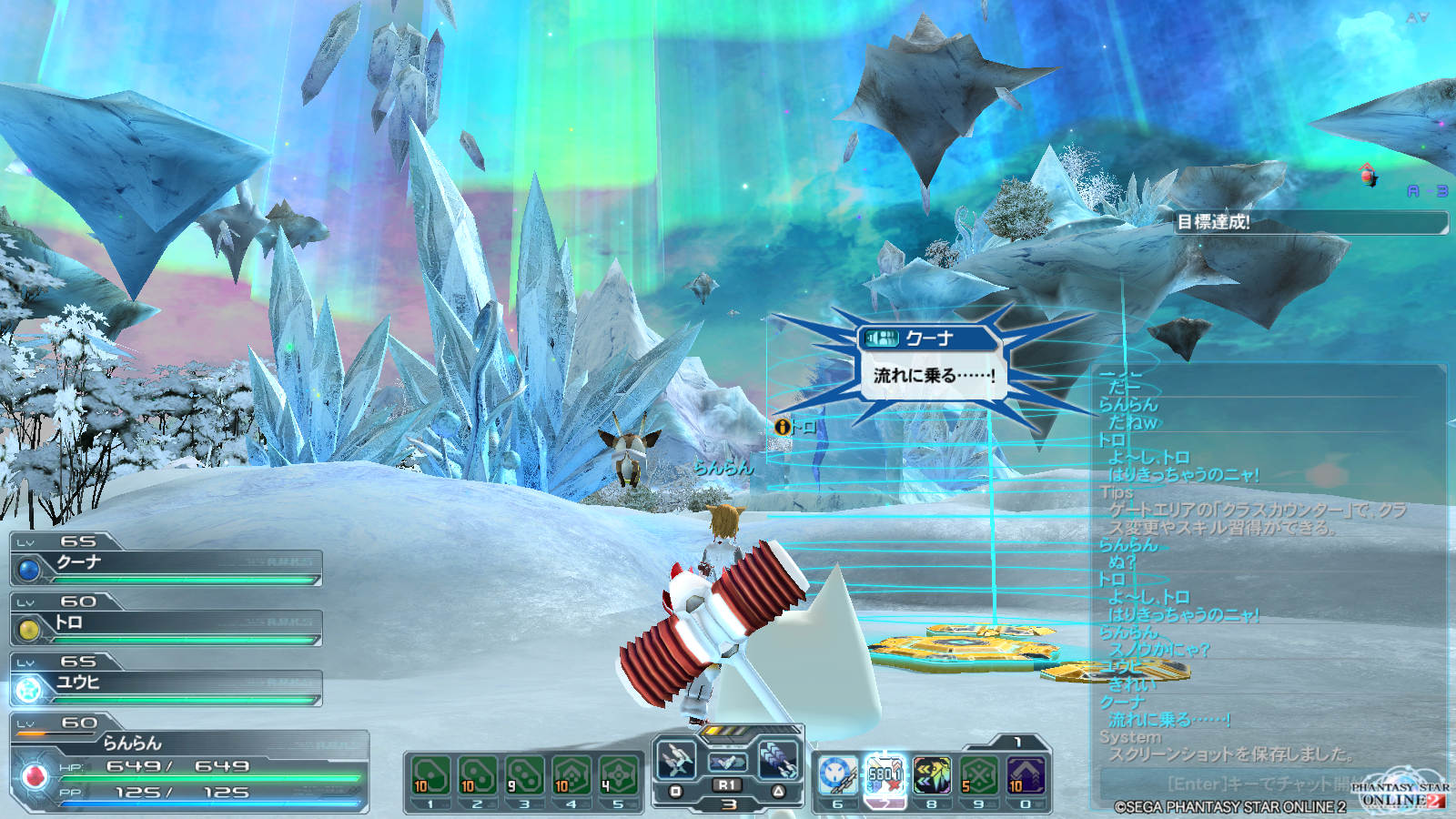
Task: Click the chat input field
Action: (x=1256, y=783)
